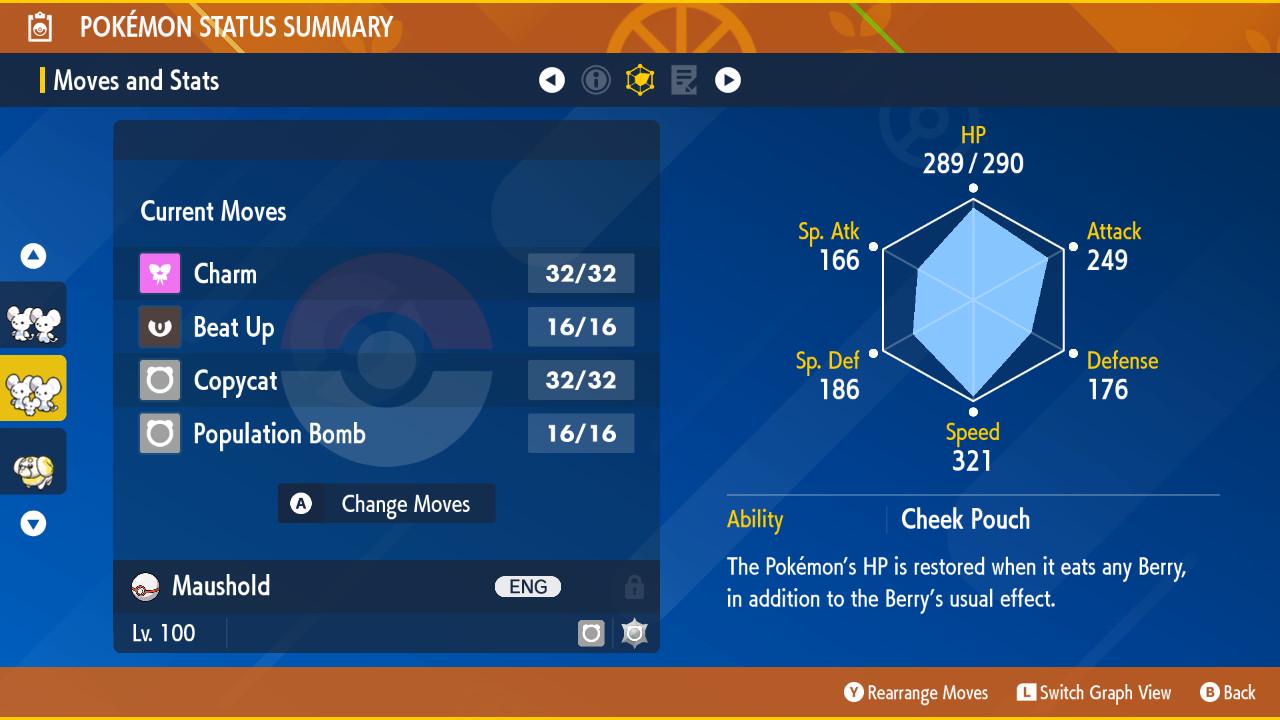Click the Dark-type icon beside Beat Up
The width and height of the screenshot is (1280, 720).
tap(159, 327)
